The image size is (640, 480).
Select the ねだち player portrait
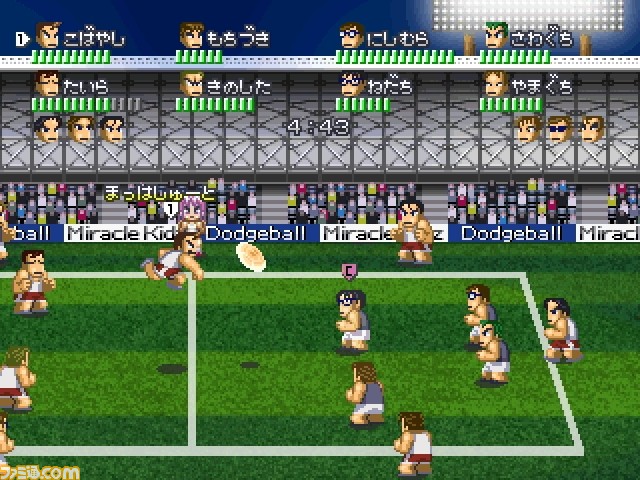coord(351,84)
